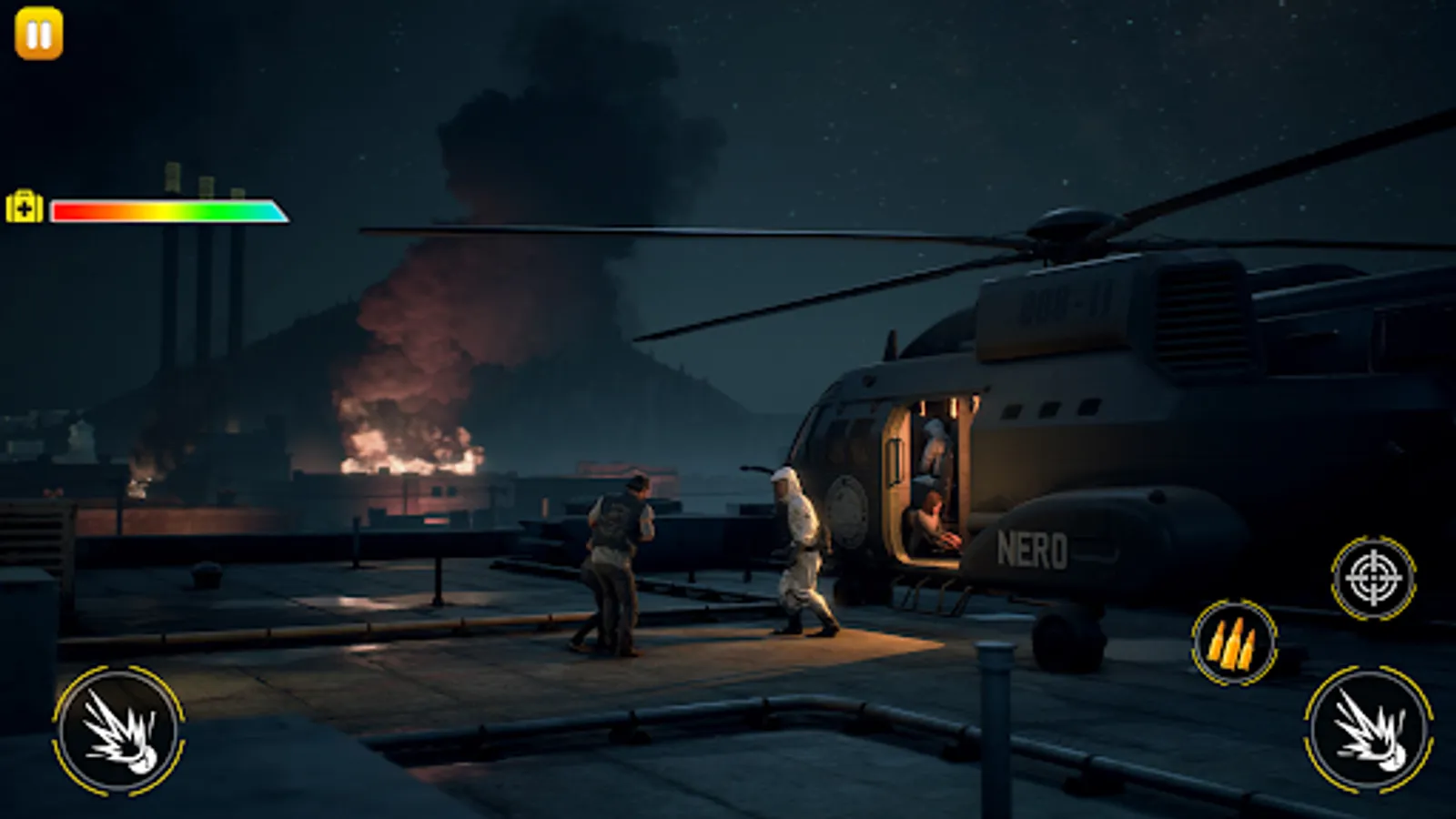Toggle pause using the yellow pause control

click(x=38, y=35)
